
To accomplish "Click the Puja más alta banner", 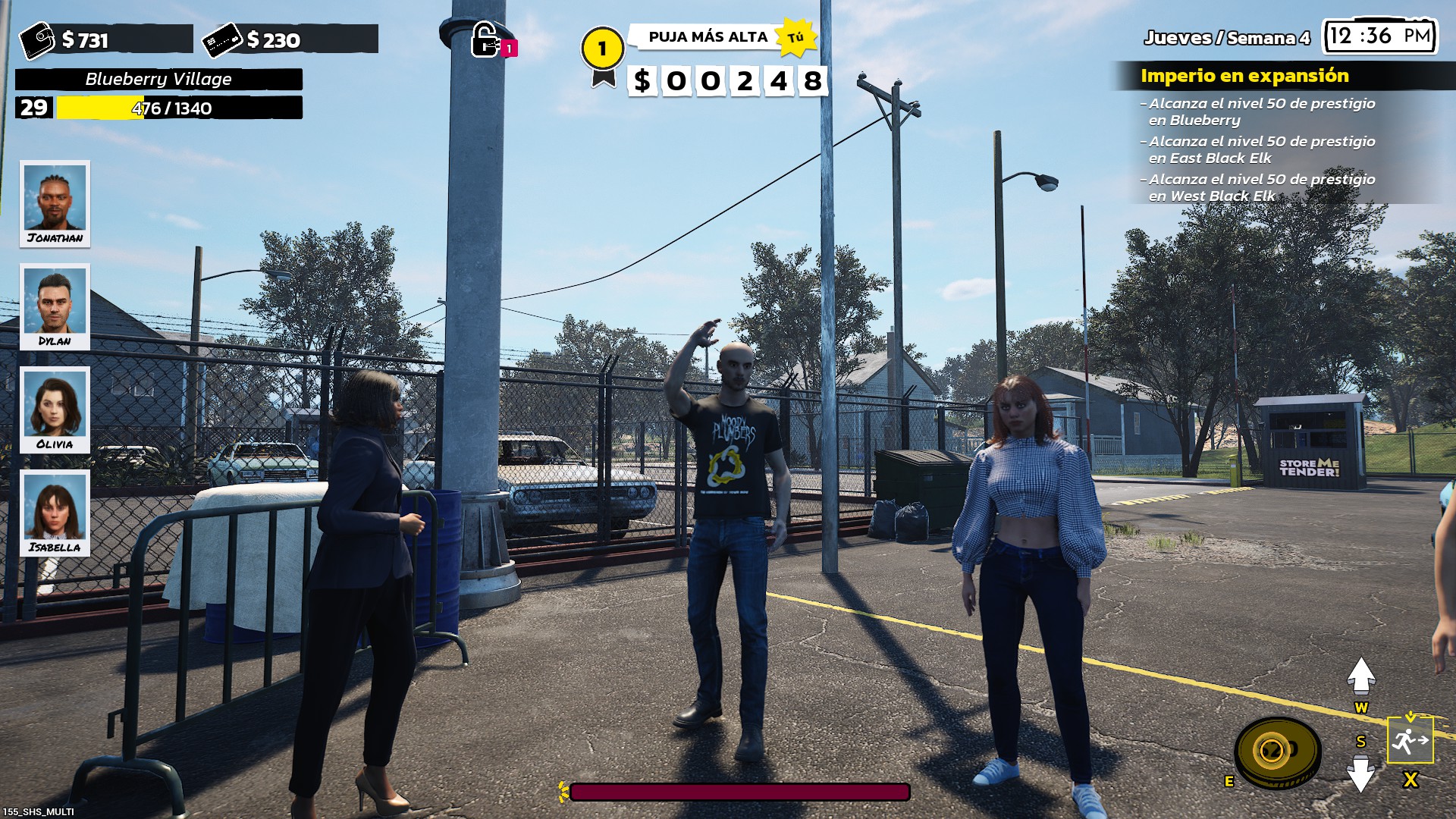I will (x=707, y=37).
